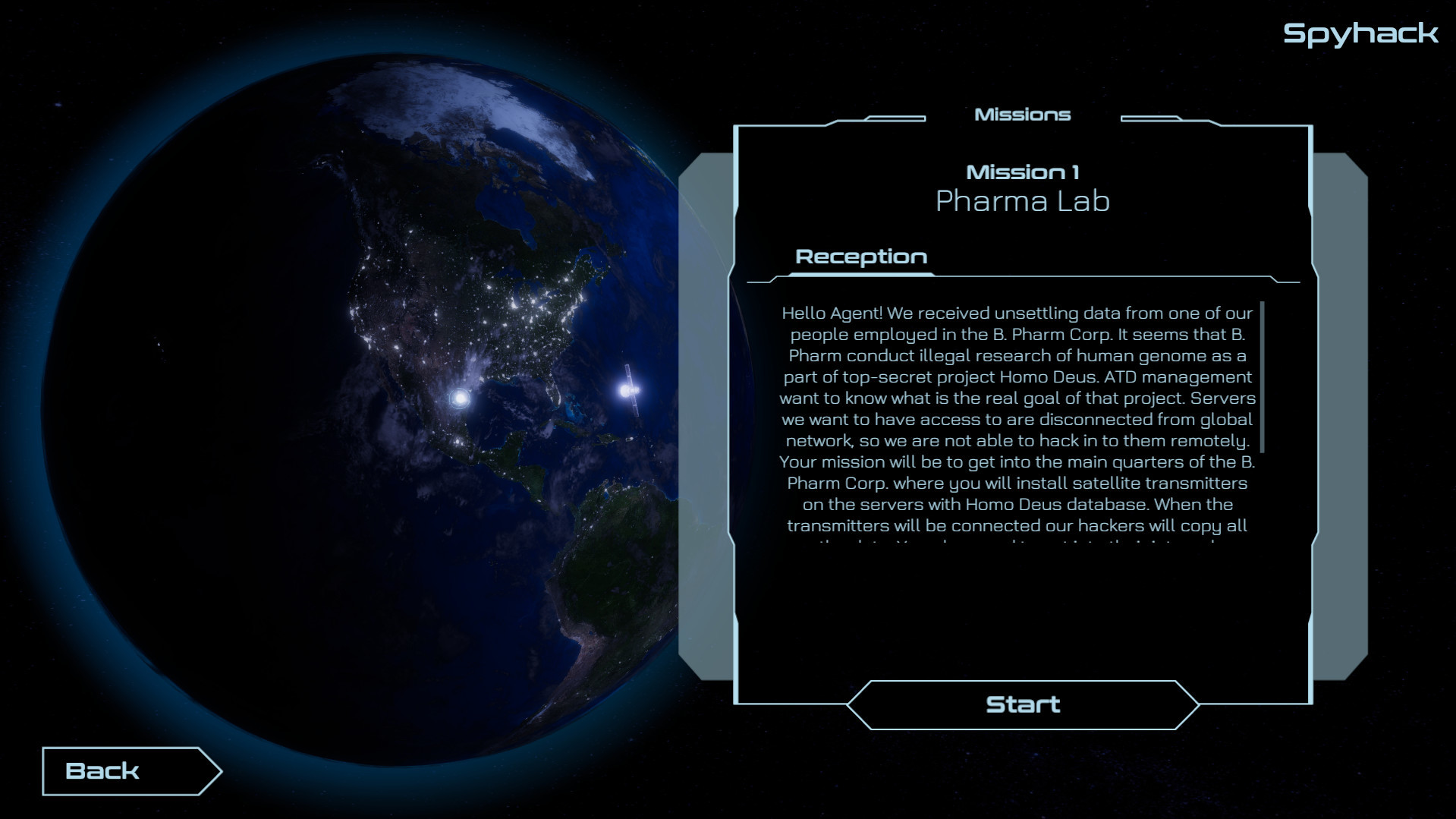The image size is (1456, 819).
Task: Click the Pharma Lab mission title
Action: click(x=1023, y=201)
